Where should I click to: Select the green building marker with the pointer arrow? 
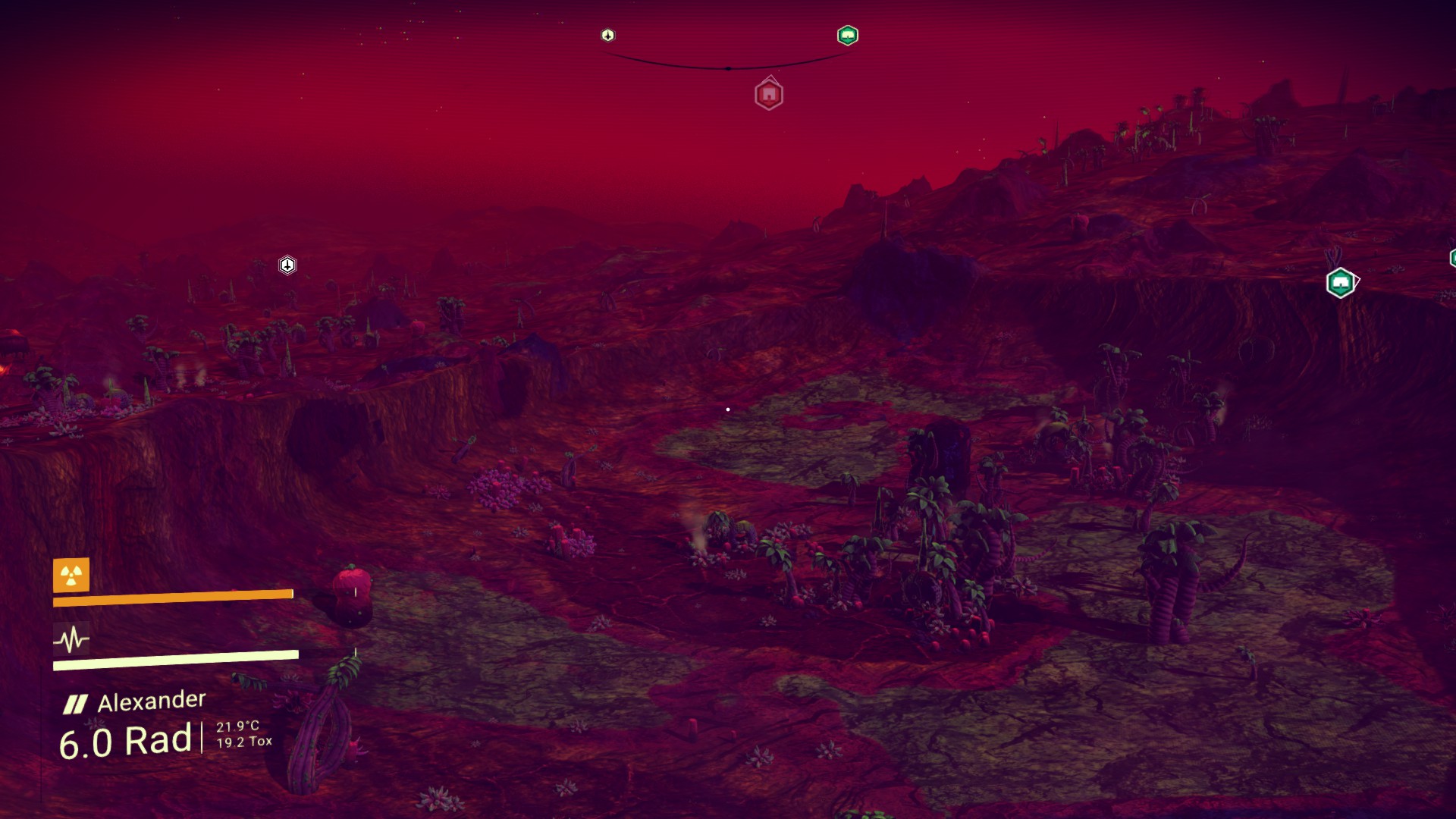coord(1341,283)
